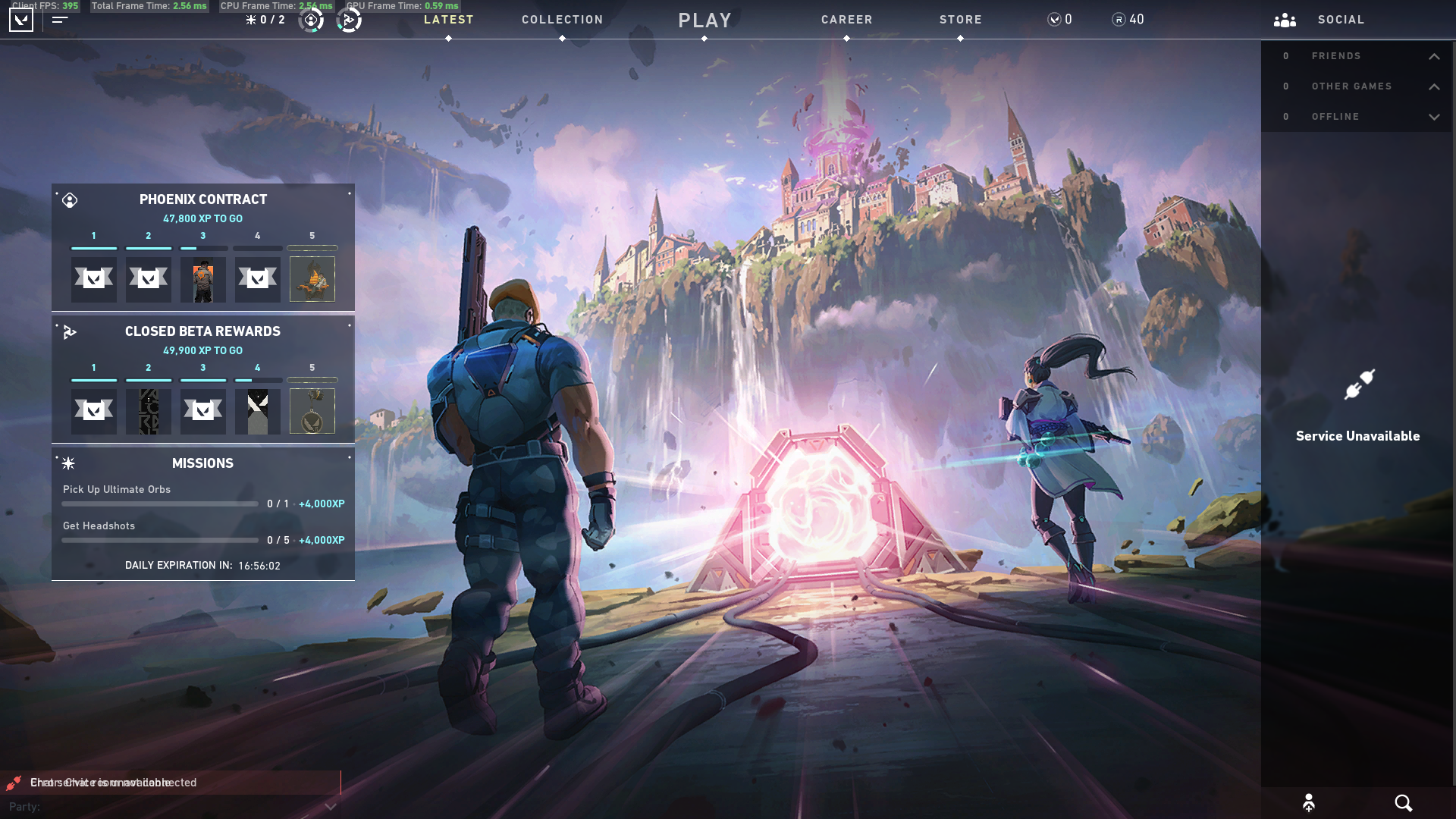1456x819 pixels.
Task: Expand the Offline friends section
Action: coord(1434,117)
